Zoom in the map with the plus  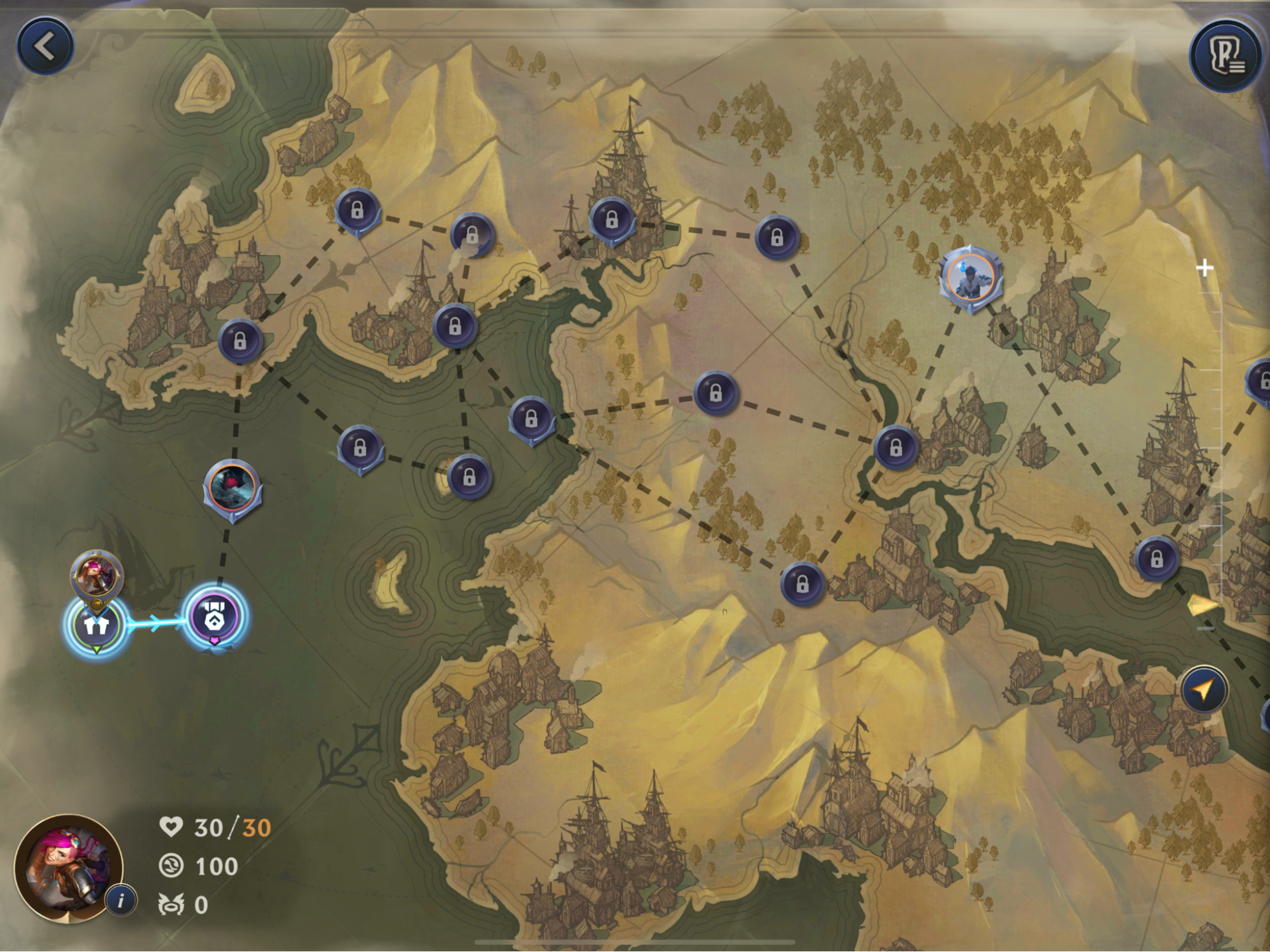[1204, 268]
